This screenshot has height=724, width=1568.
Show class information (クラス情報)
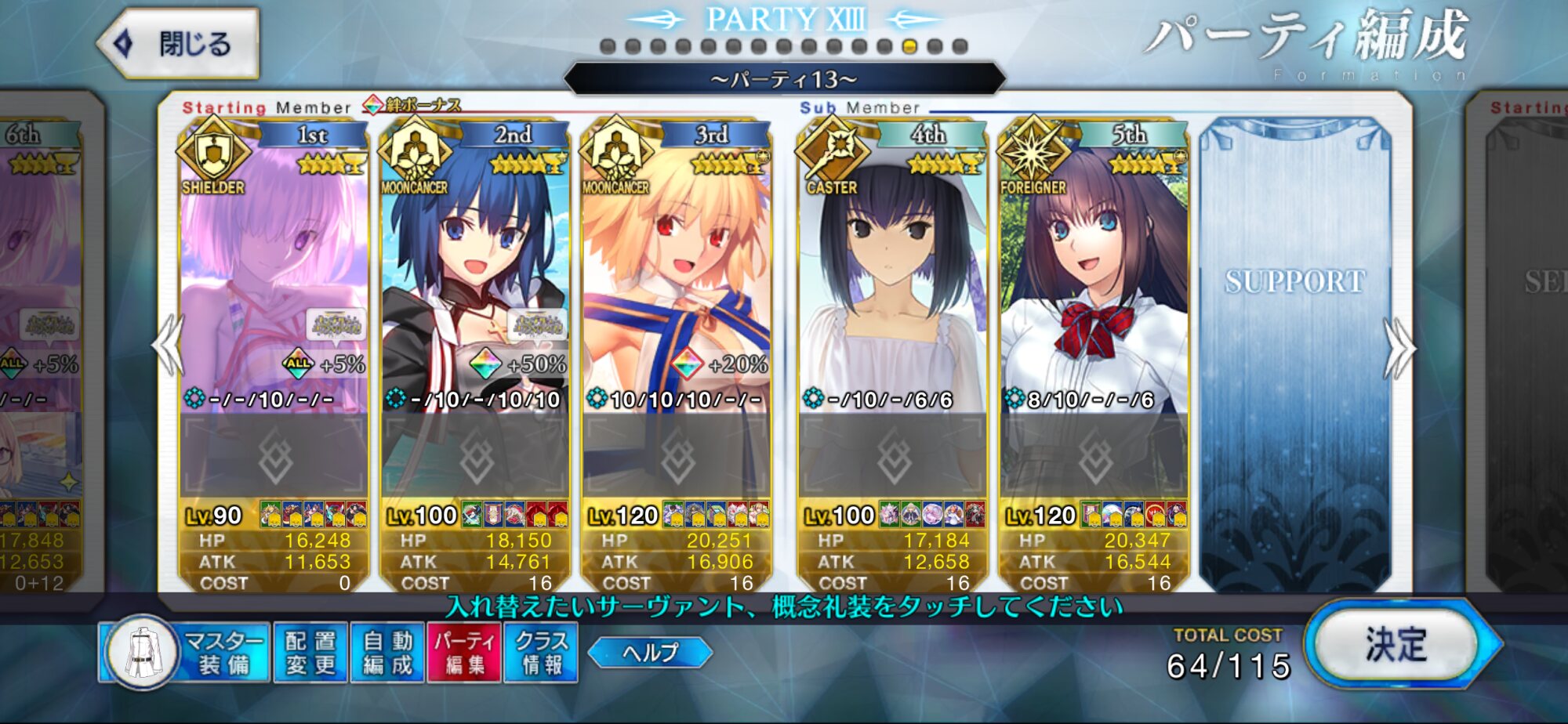[541, 653]
